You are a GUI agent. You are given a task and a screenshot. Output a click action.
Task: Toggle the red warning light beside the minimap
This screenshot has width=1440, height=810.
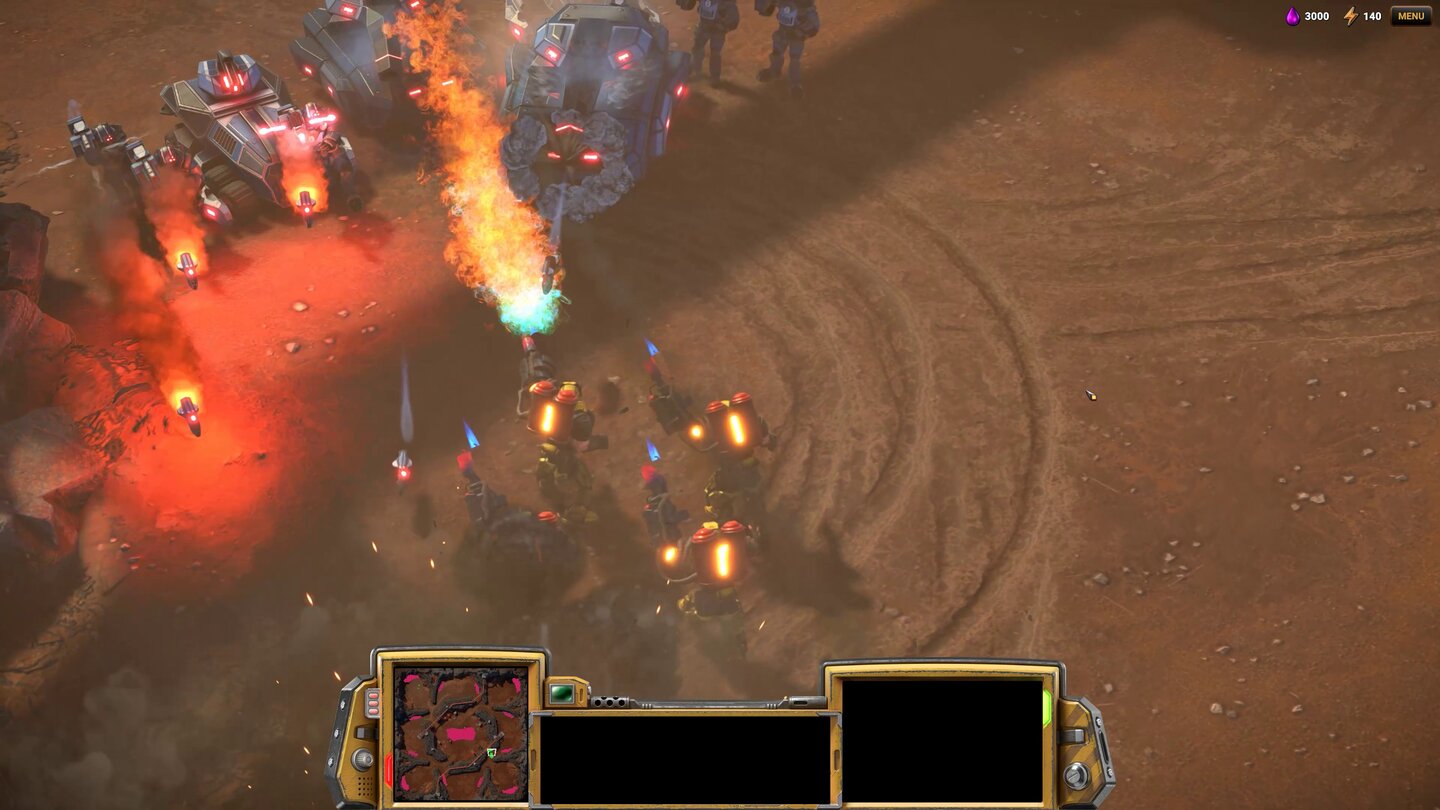[387, 766]
